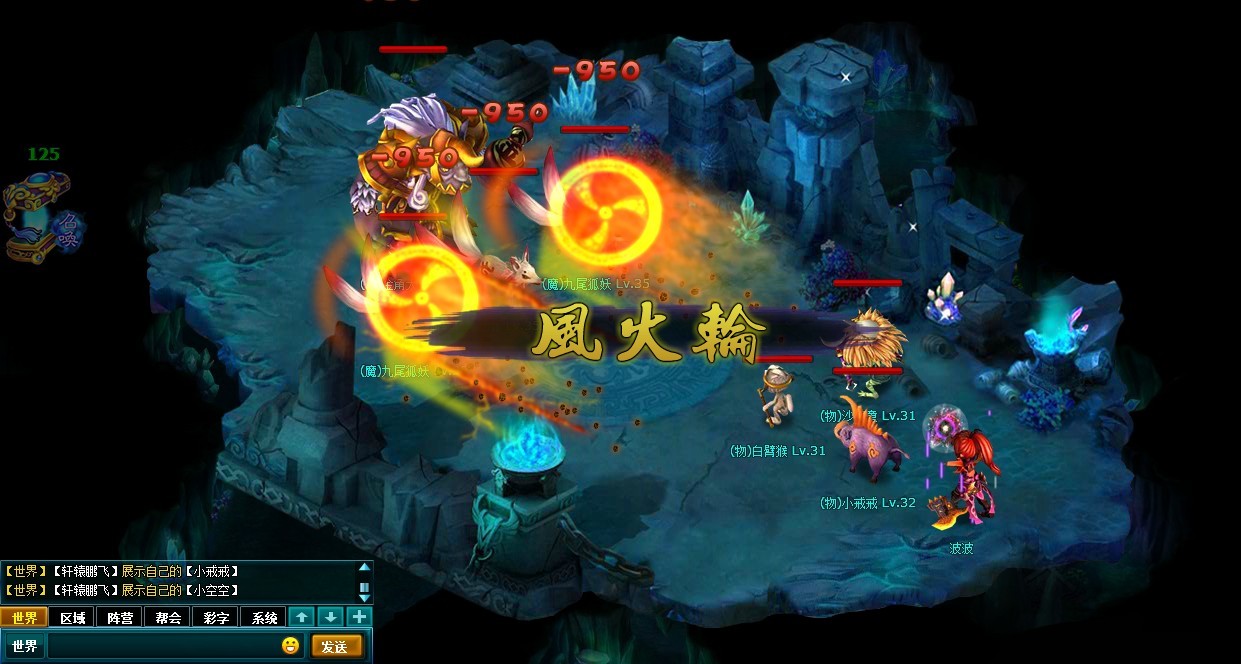Show the 帮会 chat tab
Viewport: 1241px width, 664px height.
pyautogui.click(x=168, y=617)
